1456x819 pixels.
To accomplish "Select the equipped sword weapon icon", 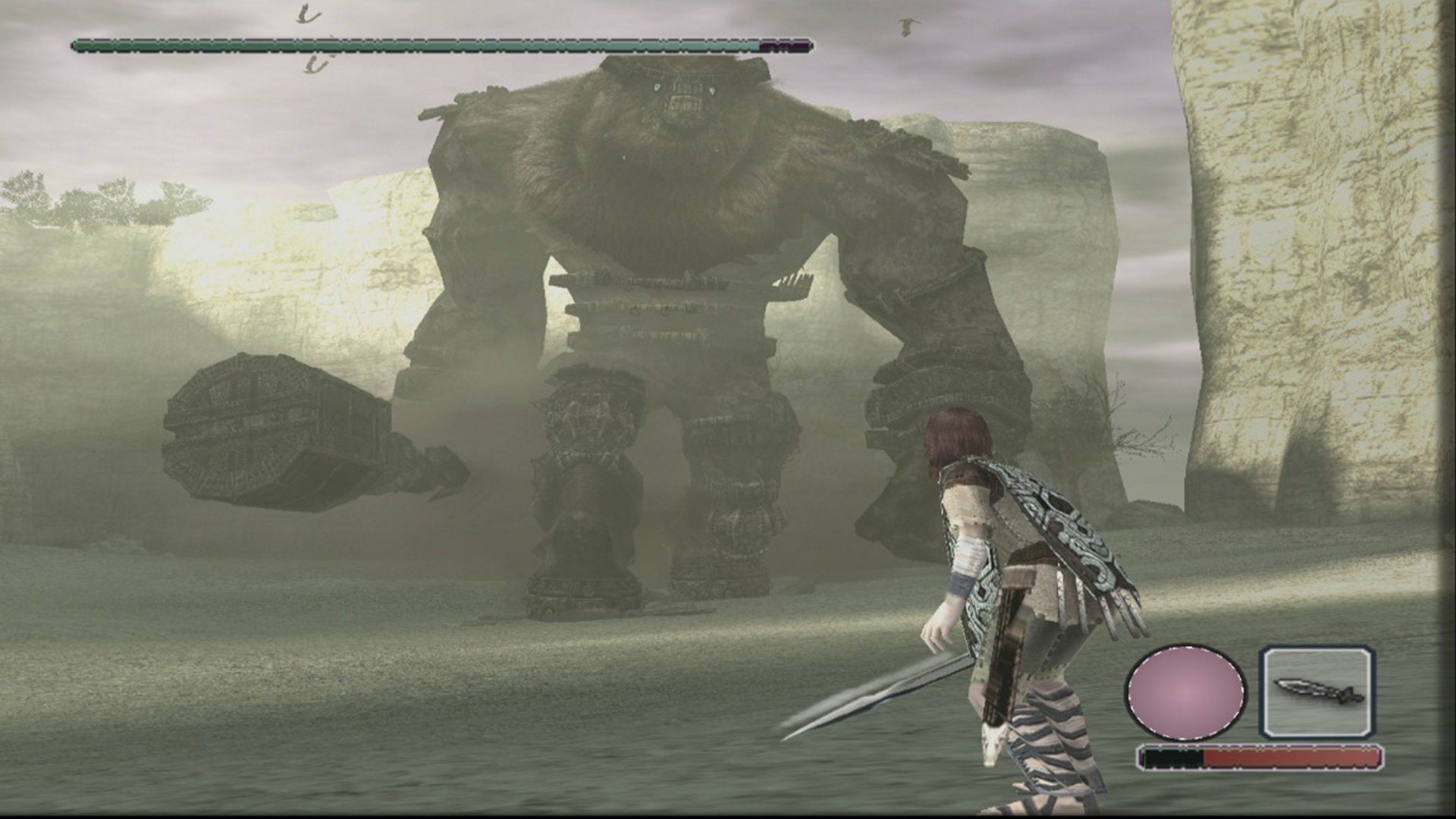I will point(1316,692).
